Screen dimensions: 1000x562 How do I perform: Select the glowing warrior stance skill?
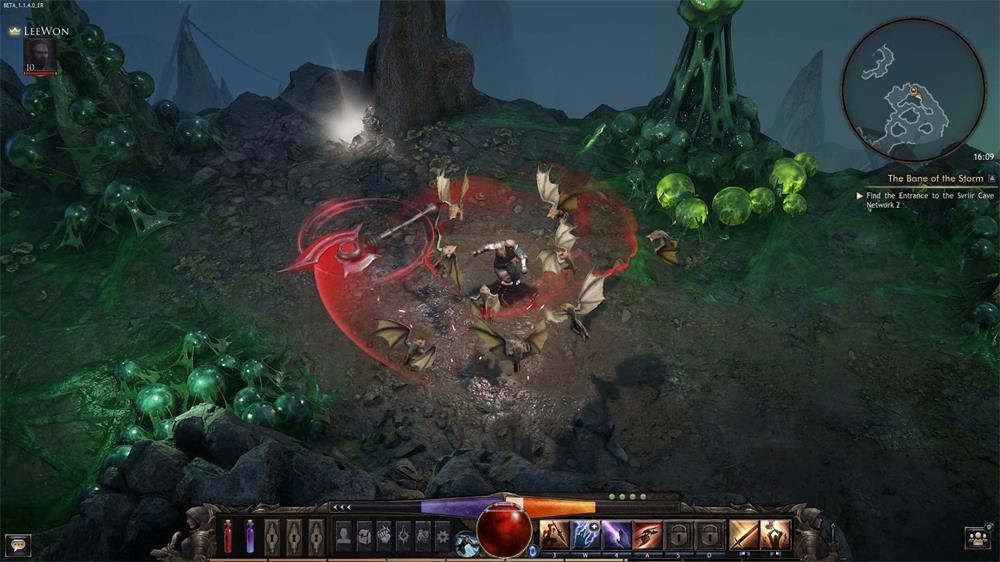[x=775, y=535]
